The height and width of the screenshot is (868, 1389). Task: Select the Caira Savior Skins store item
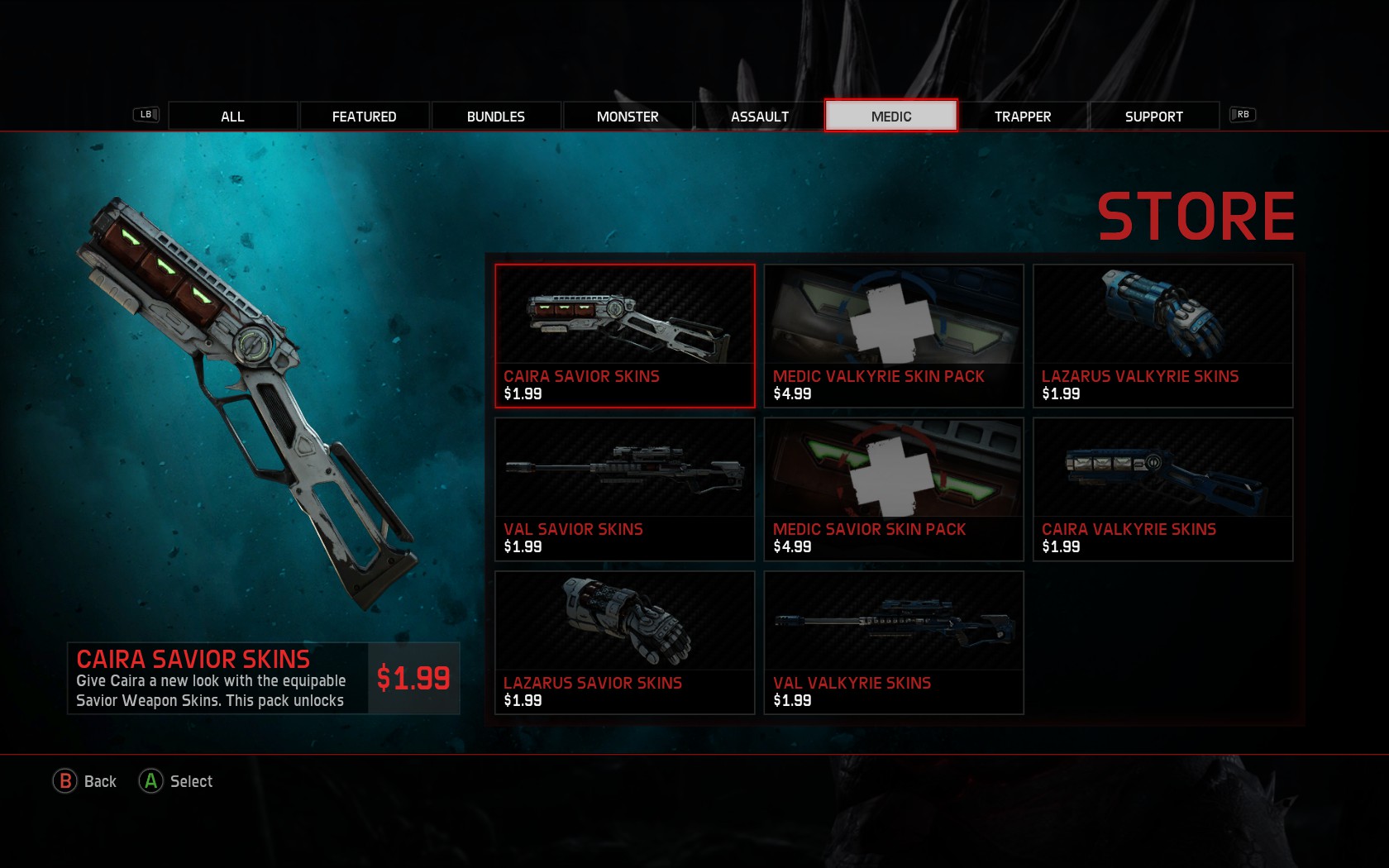[x=624, y=335]
